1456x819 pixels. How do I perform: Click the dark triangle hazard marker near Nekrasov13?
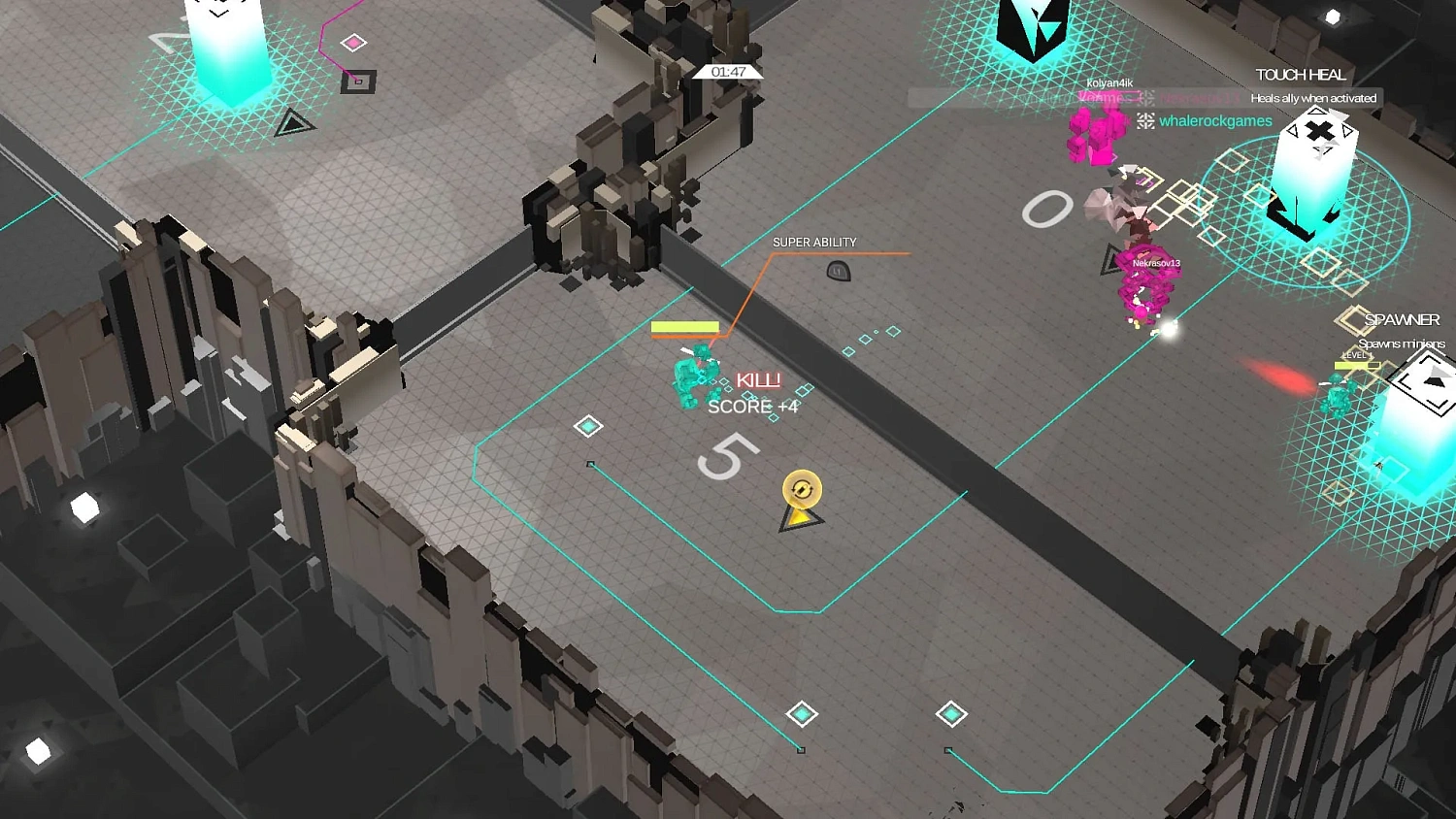point(1108,260)
